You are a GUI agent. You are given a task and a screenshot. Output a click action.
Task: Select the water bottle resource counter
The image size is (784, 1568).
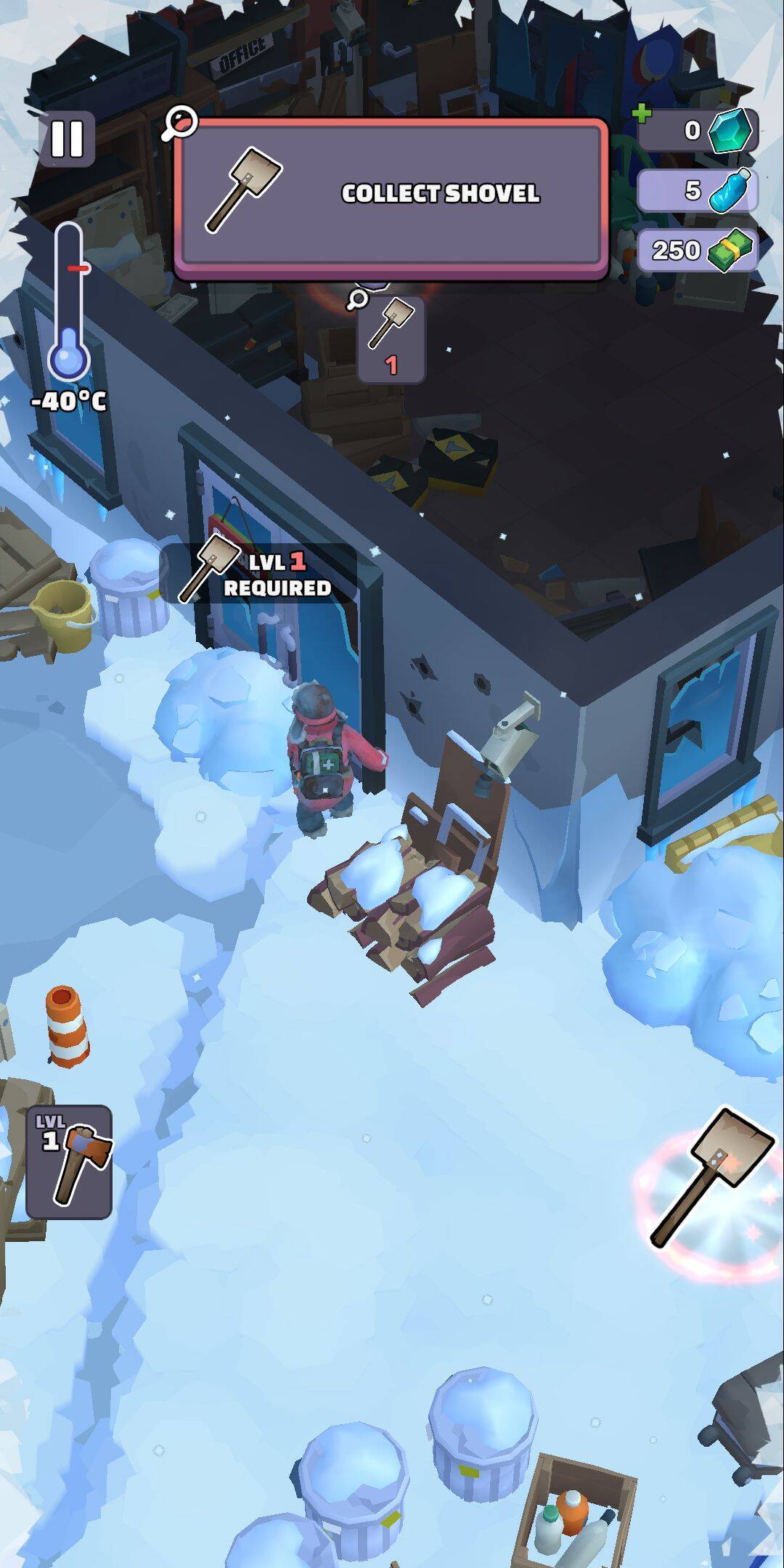pyautogui.click(x=697, y=191)
